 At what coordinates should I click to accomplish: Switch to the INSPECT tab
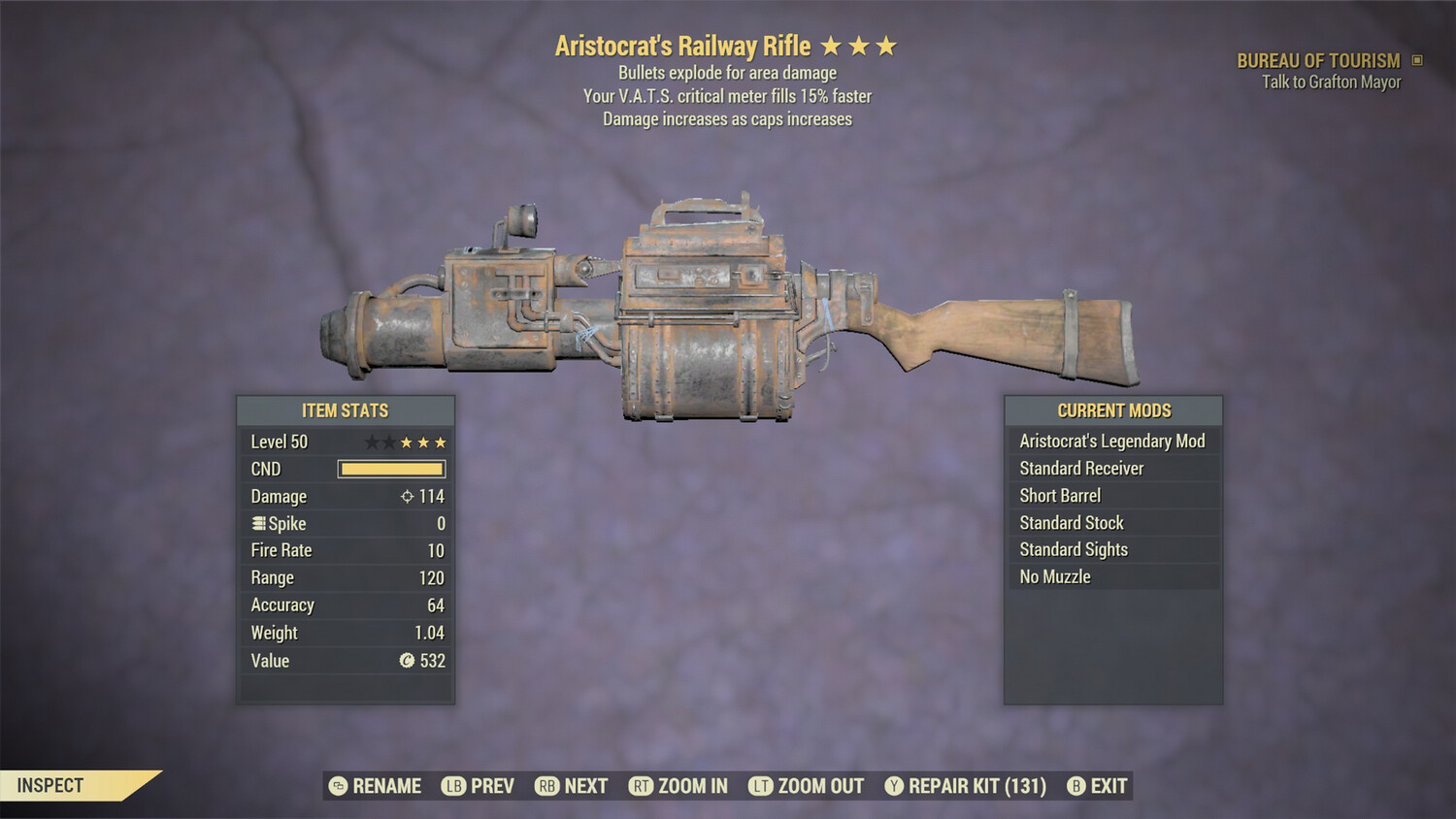(x=50, y=785)
